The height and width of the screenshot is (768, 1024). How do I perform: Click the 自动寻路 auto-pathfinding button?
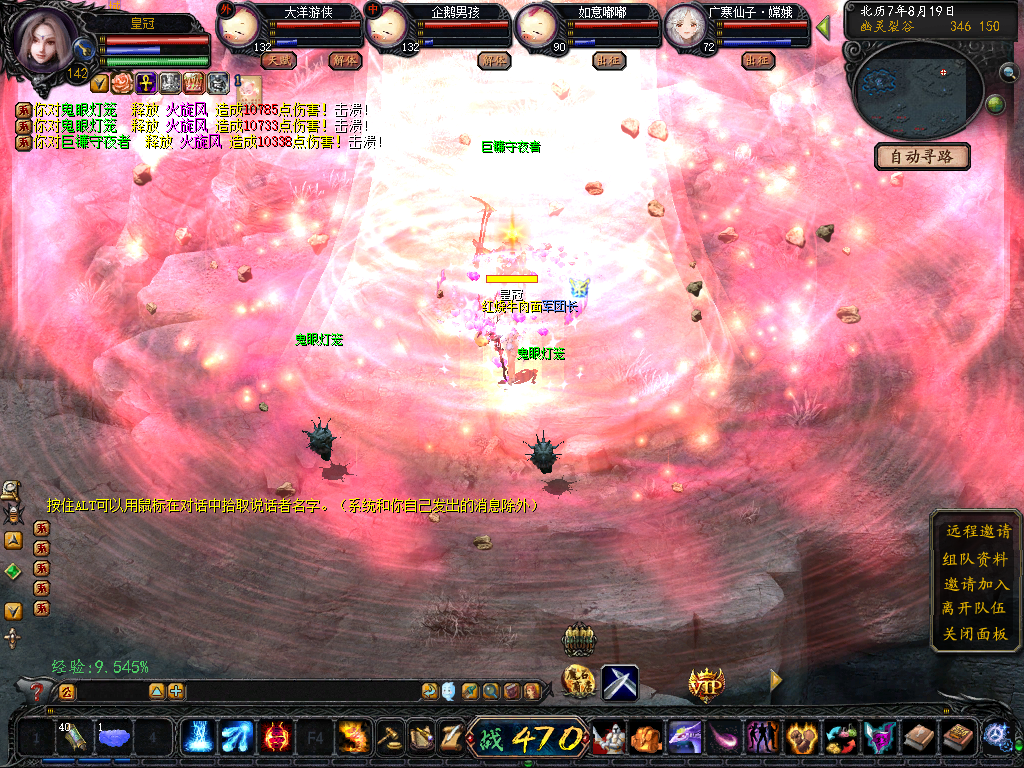922,156
